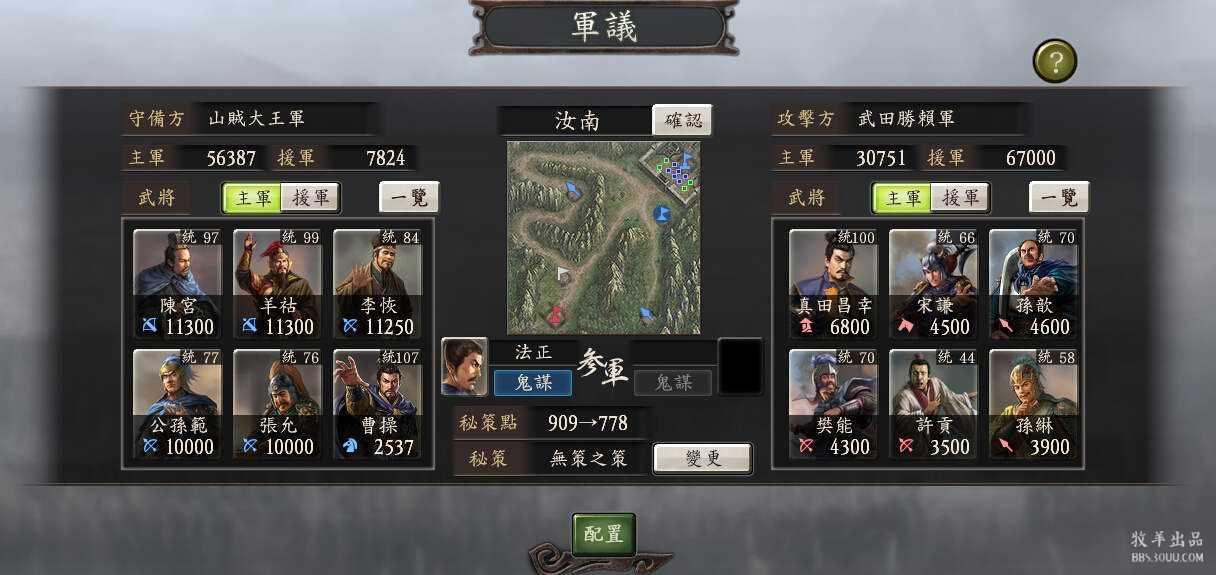This screenshot has width=1216, height=575.
Task: Click the 汝南 battlefield map preview
Action: [603, 237]
